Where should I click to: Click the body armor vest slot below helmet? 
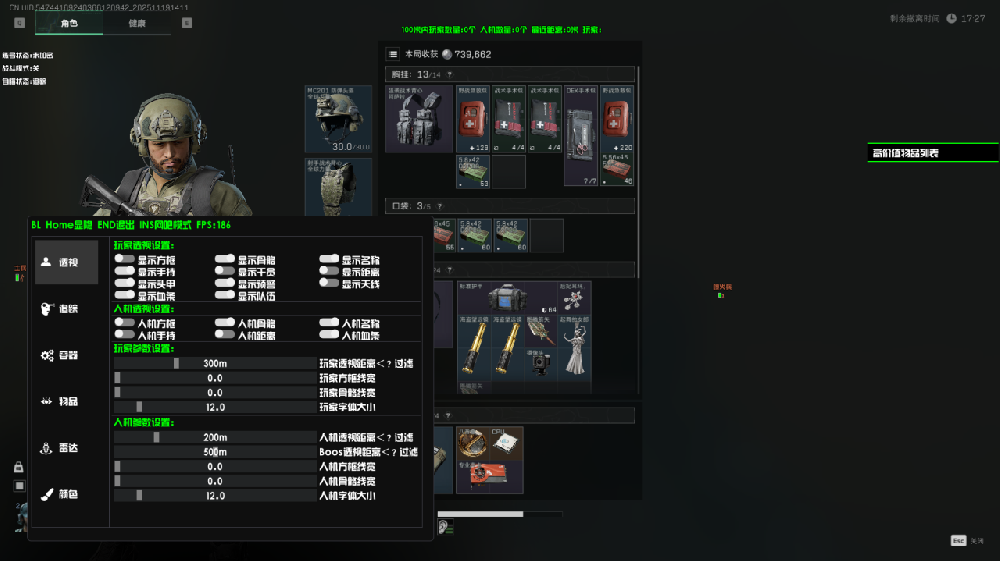(x=338, y=186)
